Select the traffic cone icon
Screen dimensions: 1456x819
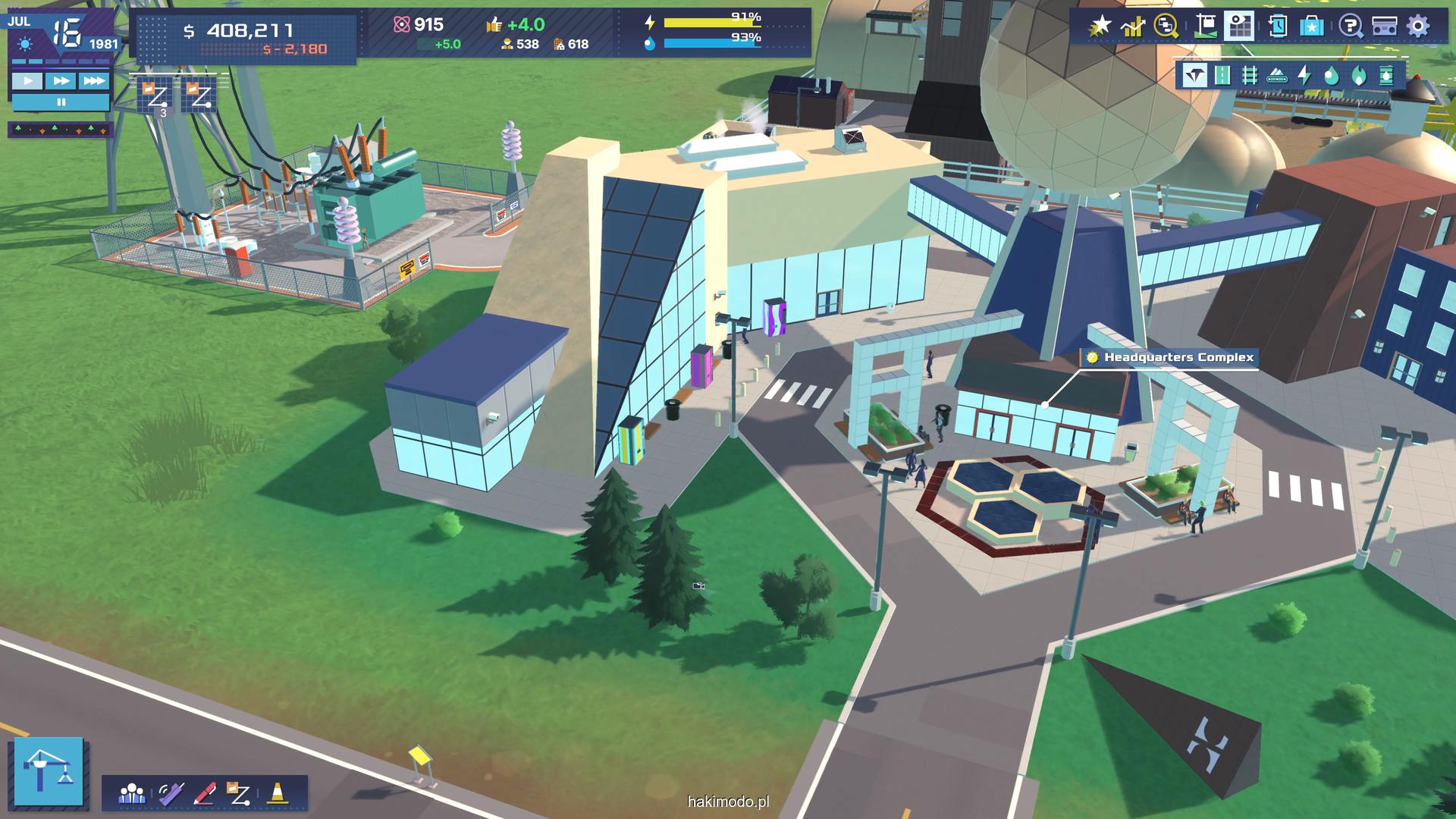coord(278,793)
